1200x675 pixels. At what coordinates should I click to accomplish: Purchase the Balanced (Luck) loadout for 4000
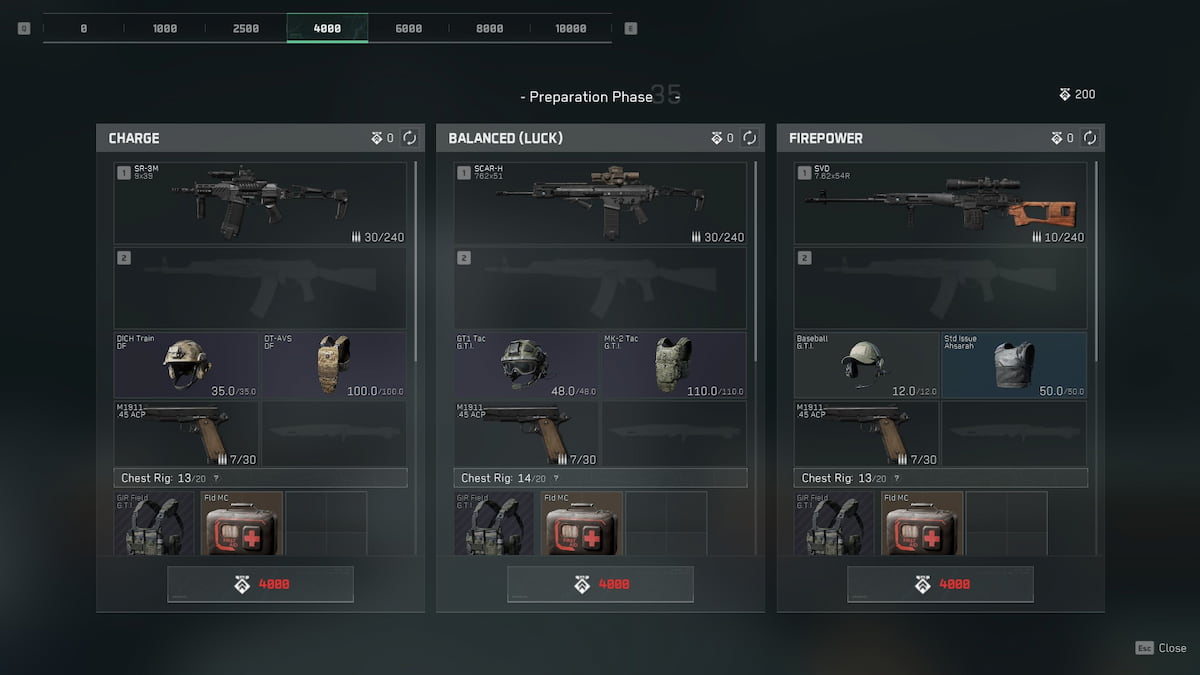tap(600, 584)
